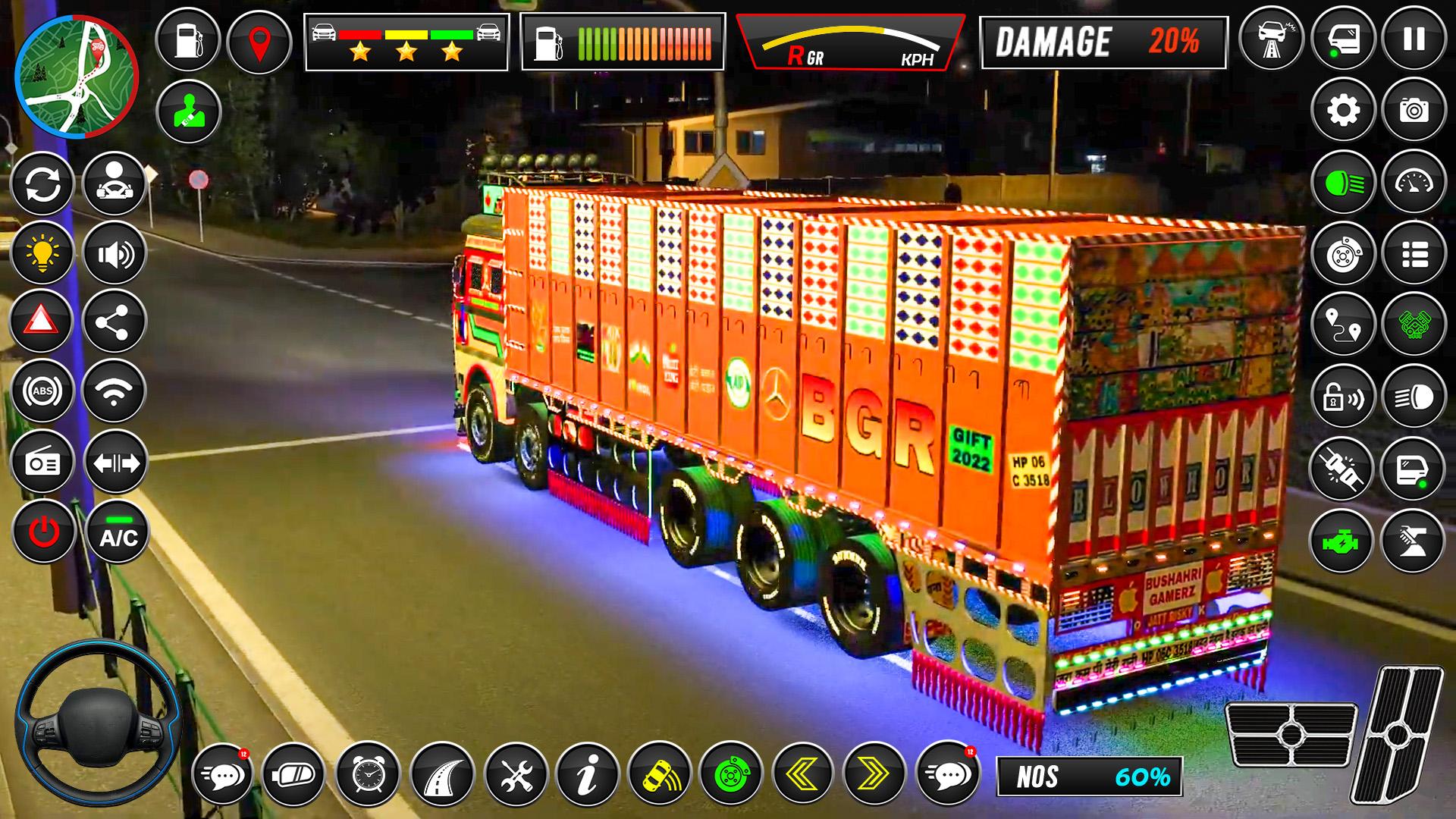Viewport: 1456px width, 819px height.
Task: Toggle the A/C button
Action: (118, 532)
